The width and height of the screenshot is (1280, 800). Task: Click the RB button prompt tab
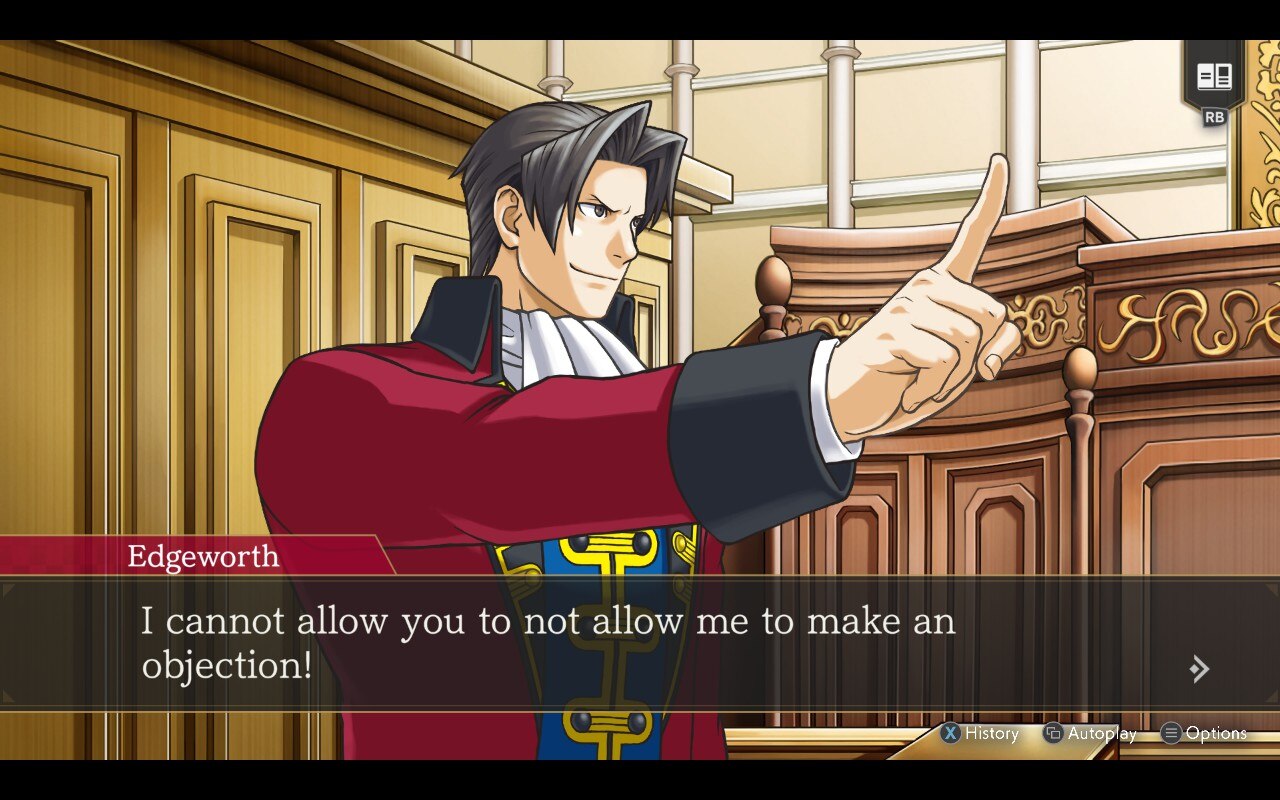click(x=1216, y=117)
